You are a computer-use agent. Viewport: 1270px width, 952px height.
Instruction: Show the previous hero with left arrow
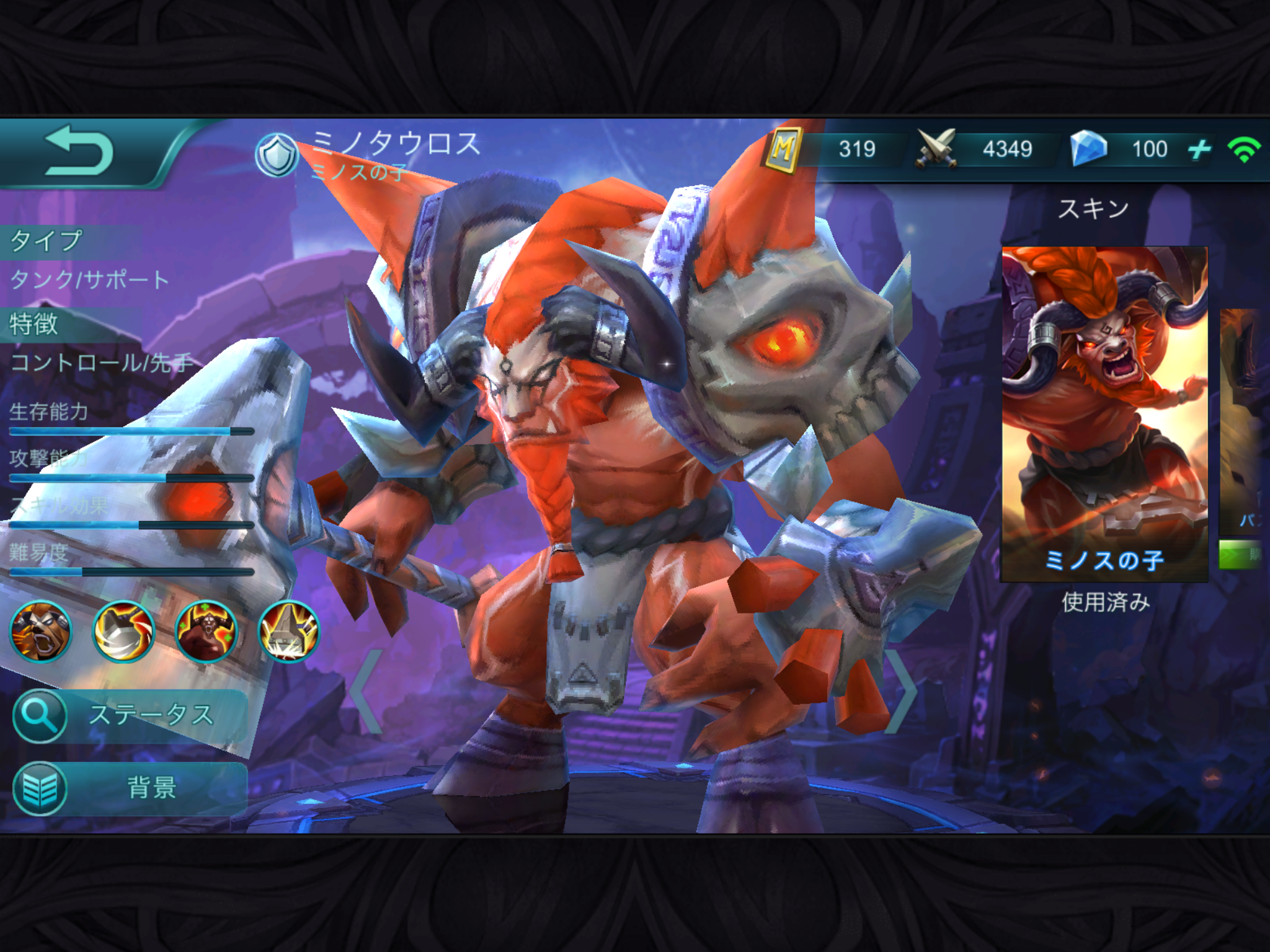click(367, 691)
